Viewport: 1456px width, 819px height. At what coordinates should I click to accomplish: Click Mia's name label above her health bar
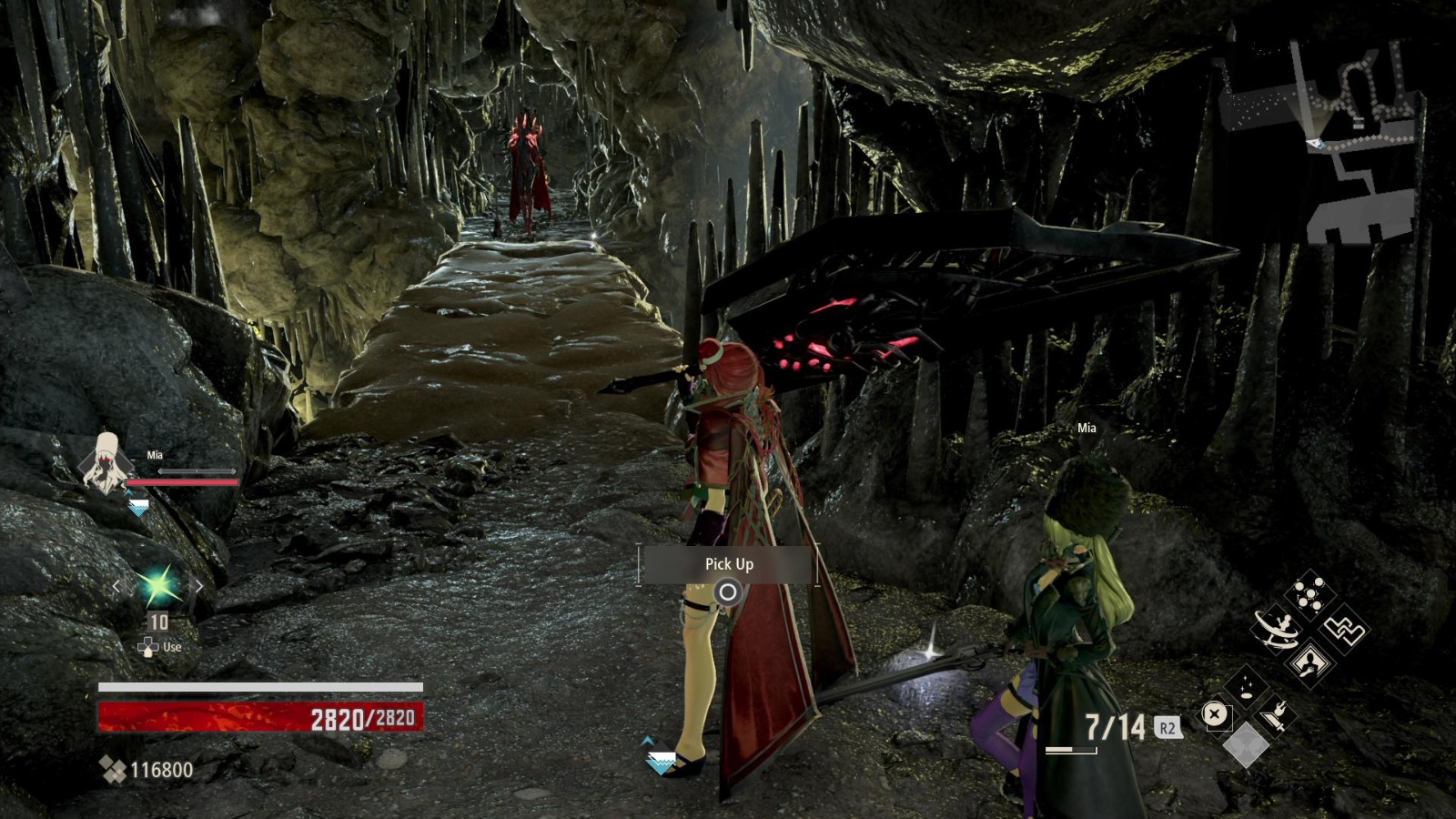coord(154,454)
